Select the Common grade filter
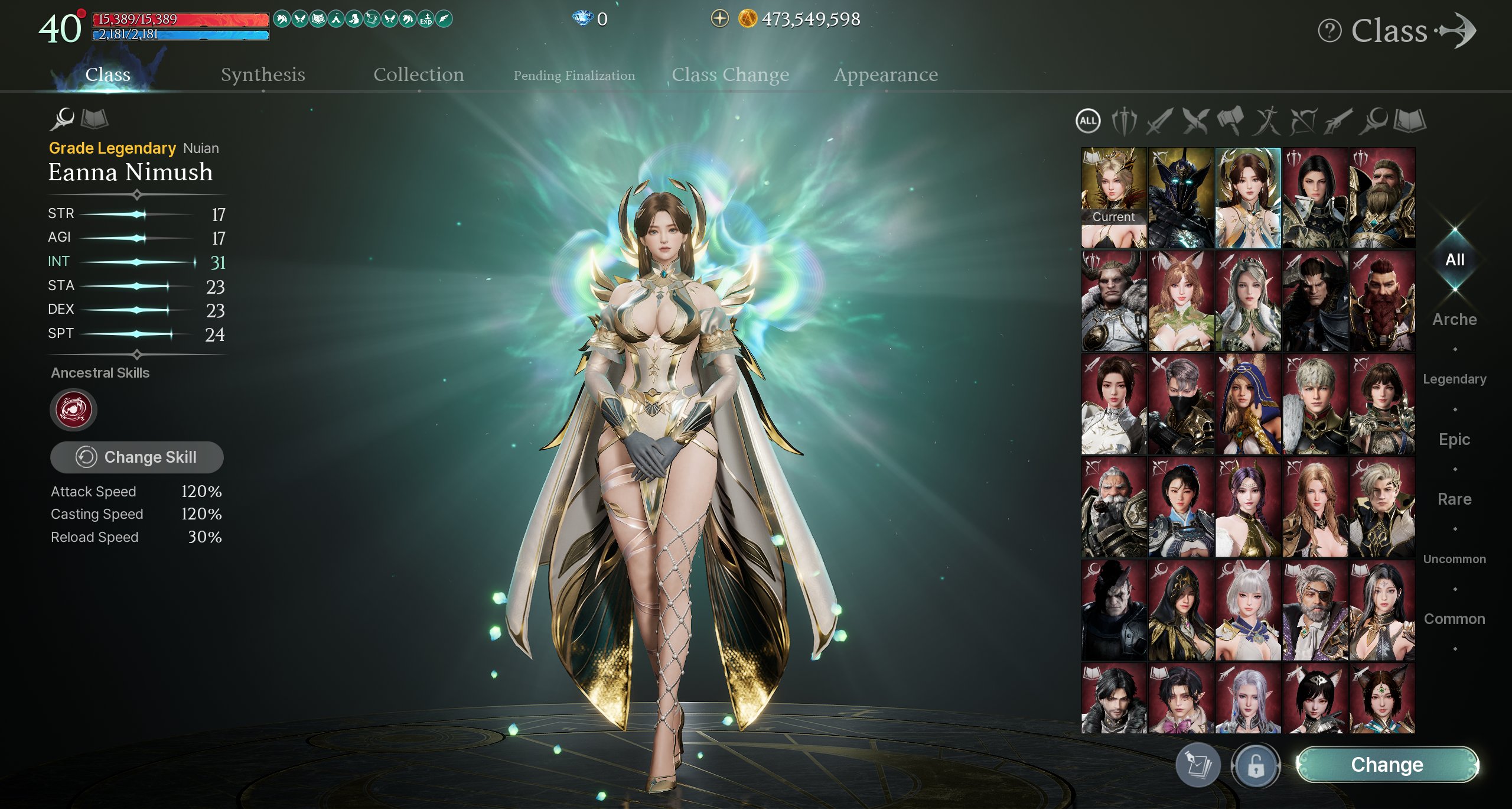Screen dimensions: 1512x809 1454,619
